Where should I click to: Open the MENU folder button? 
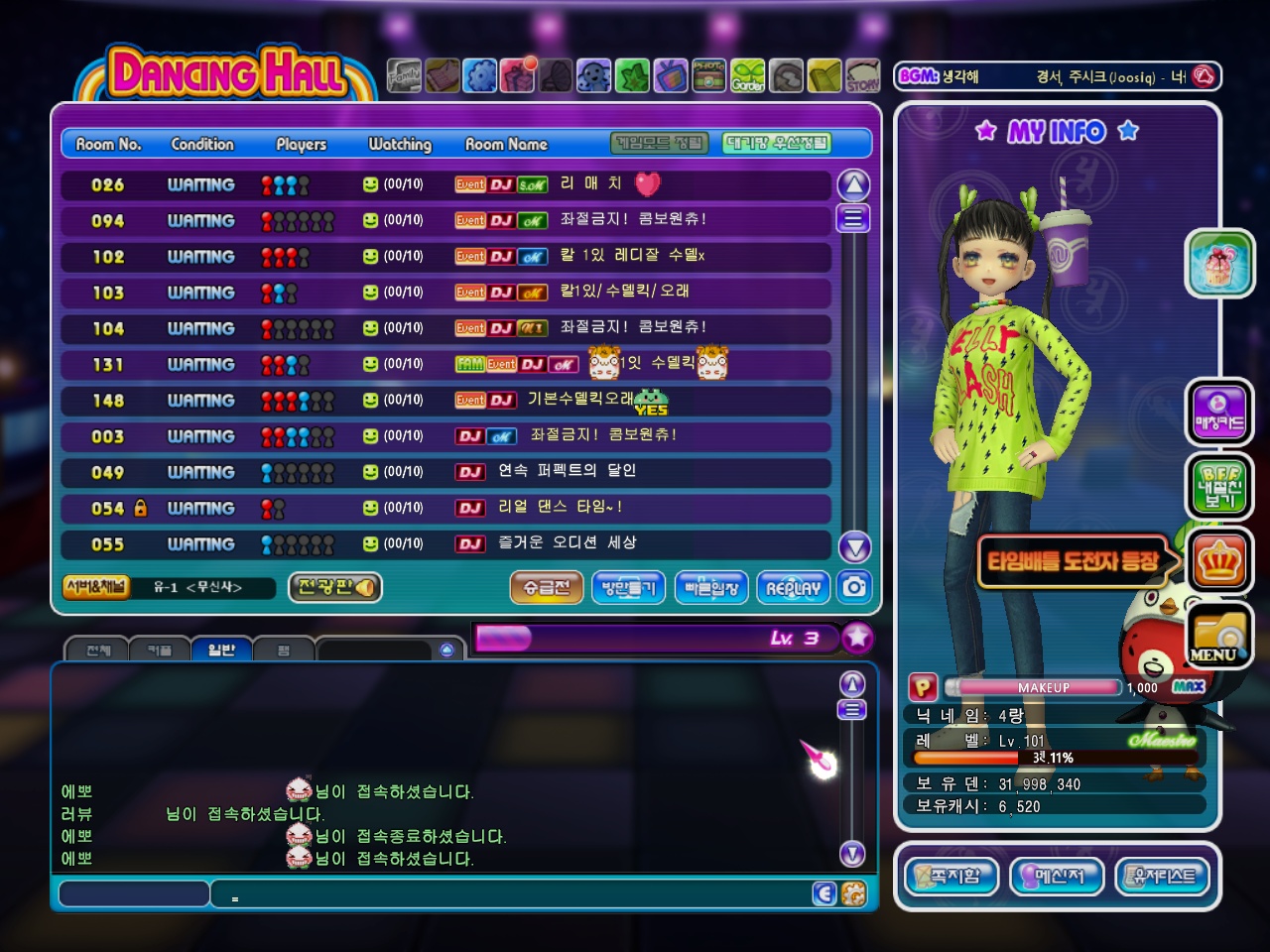point(1219,636)
